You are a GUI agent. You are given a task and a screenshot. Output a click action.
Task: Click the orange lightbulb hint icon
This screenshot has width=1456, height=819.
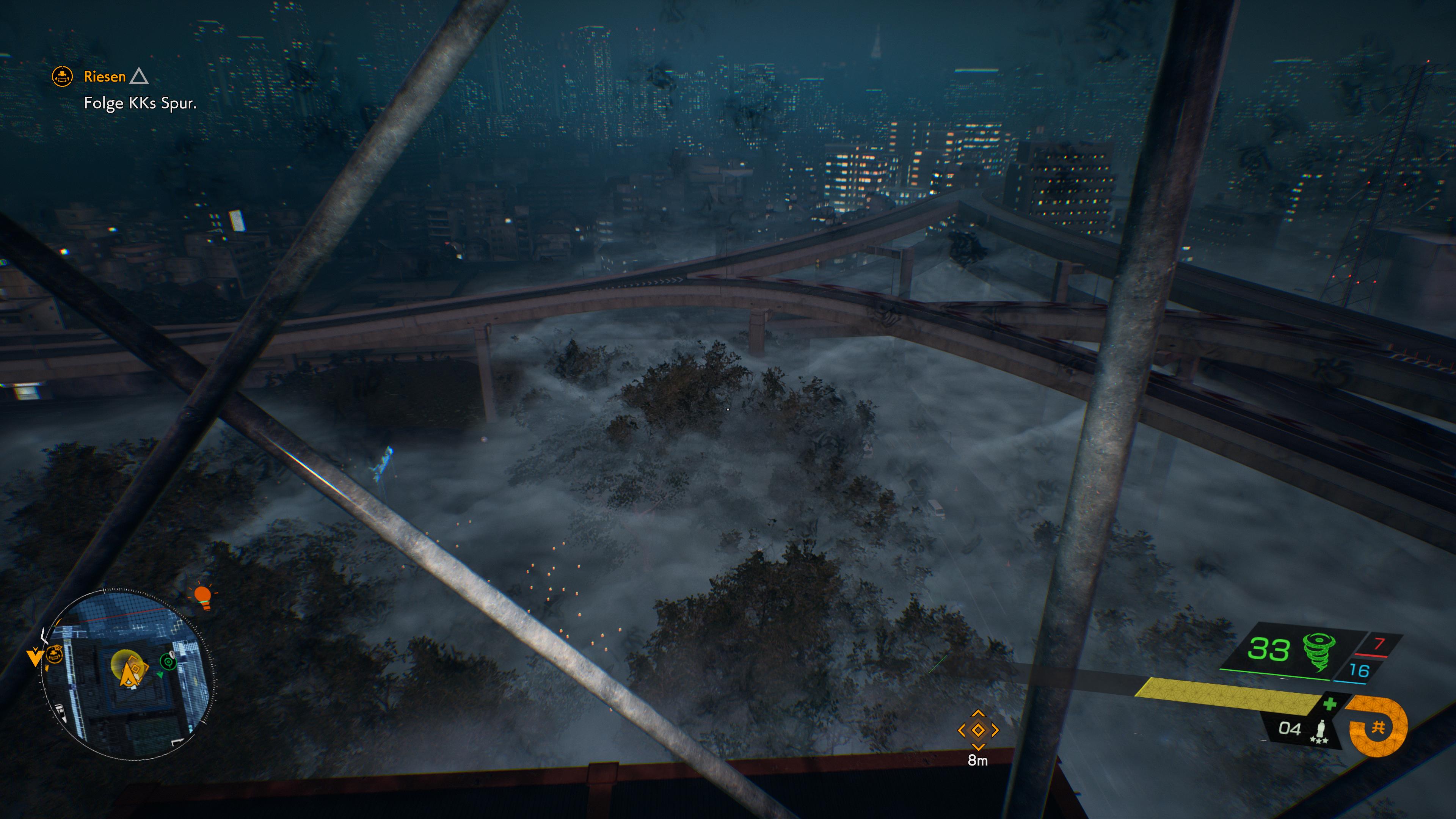(202, 596)
